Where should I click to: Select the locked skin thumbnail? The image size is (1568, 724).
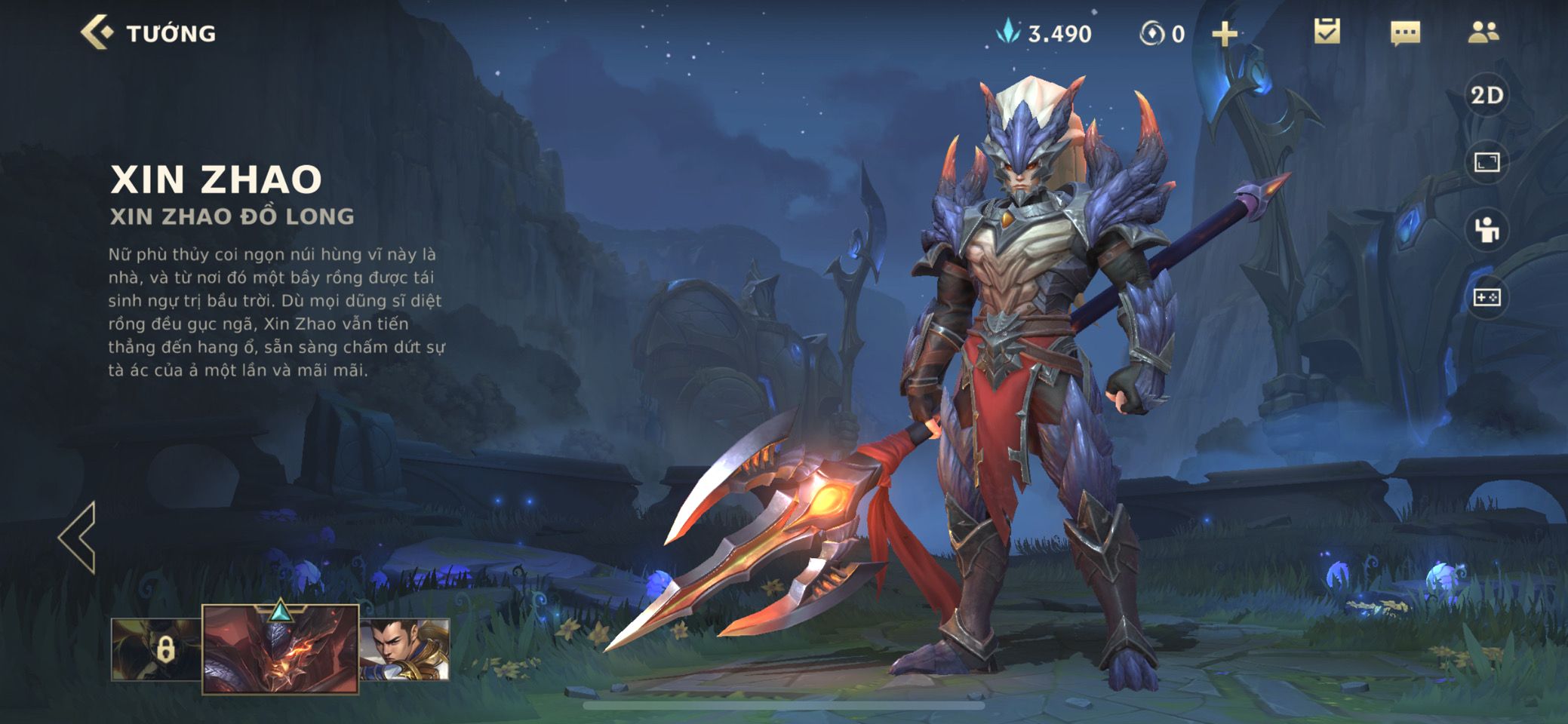pos(157,649)
